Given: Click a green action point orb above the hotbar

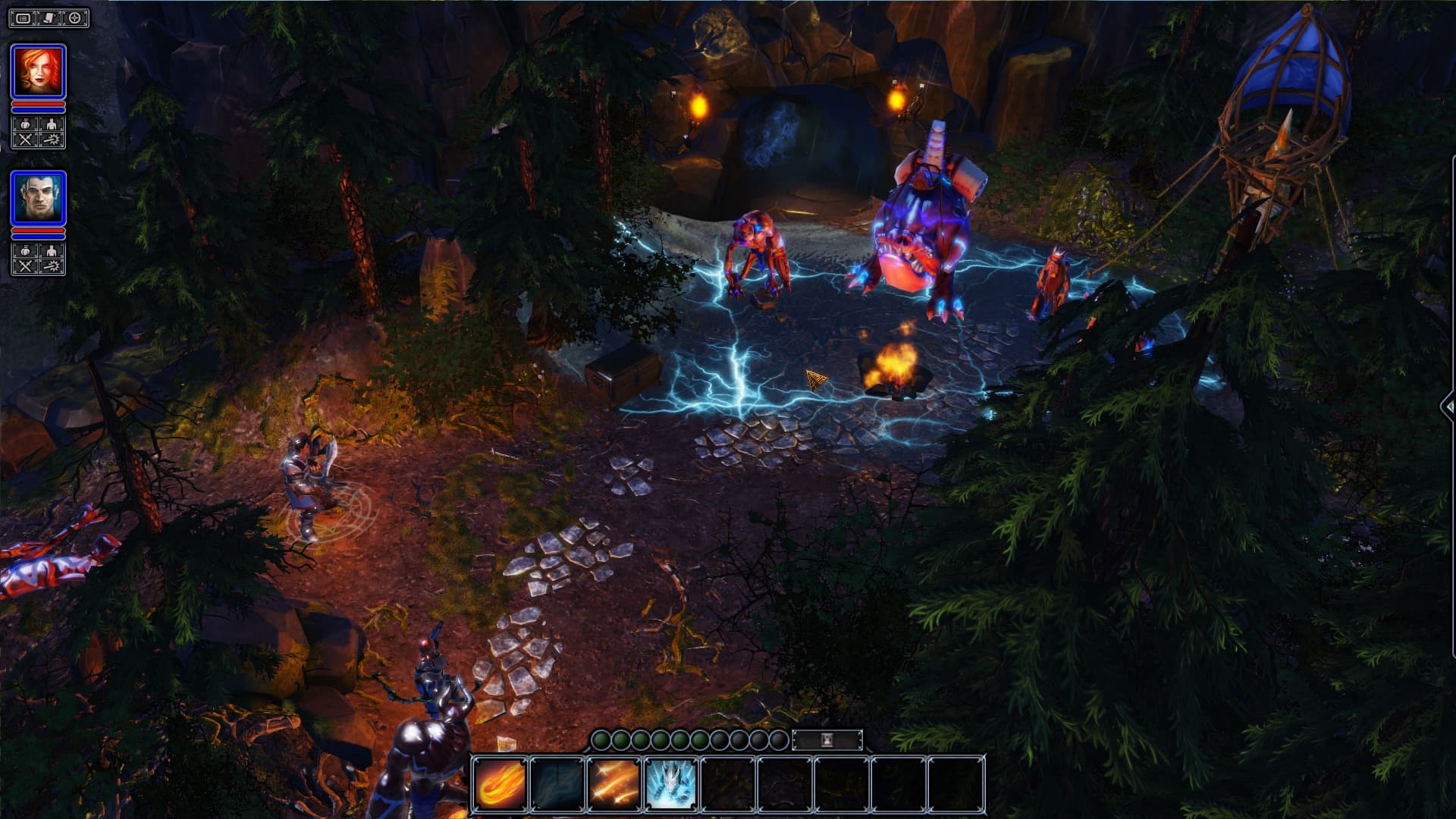Looking at the screenshot, I should coord(603,739).
